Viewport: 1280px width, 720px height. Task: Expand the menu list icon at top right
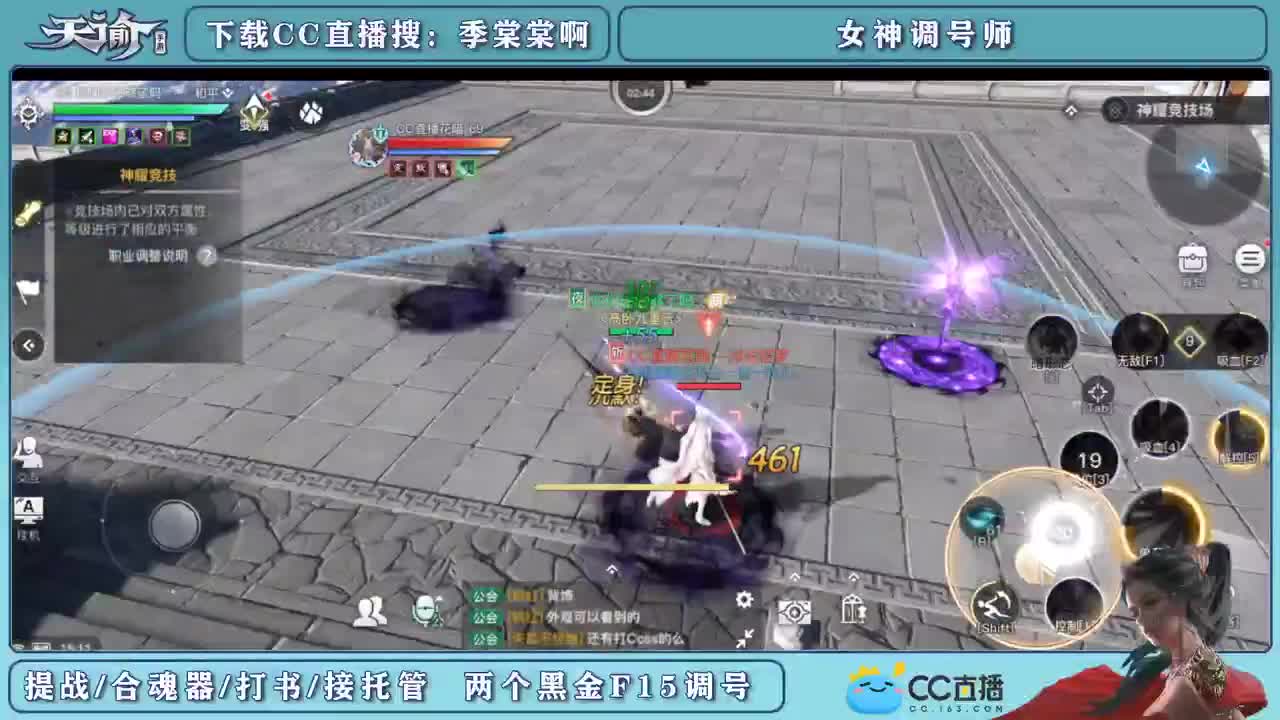pyautogui.click(x=1249, y=259)
